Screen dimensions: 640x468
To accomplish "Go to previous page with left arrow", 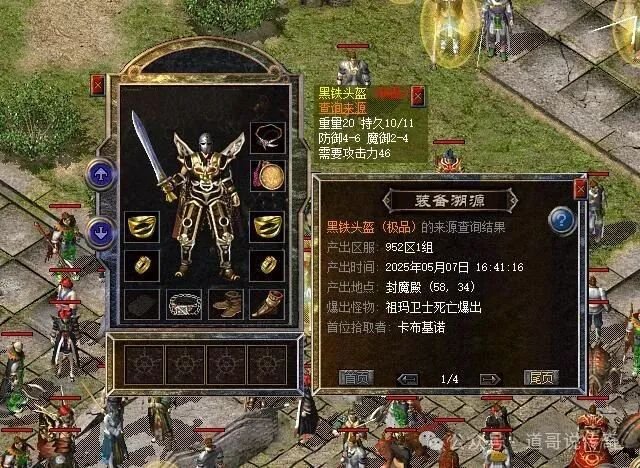I will (407, 378).
